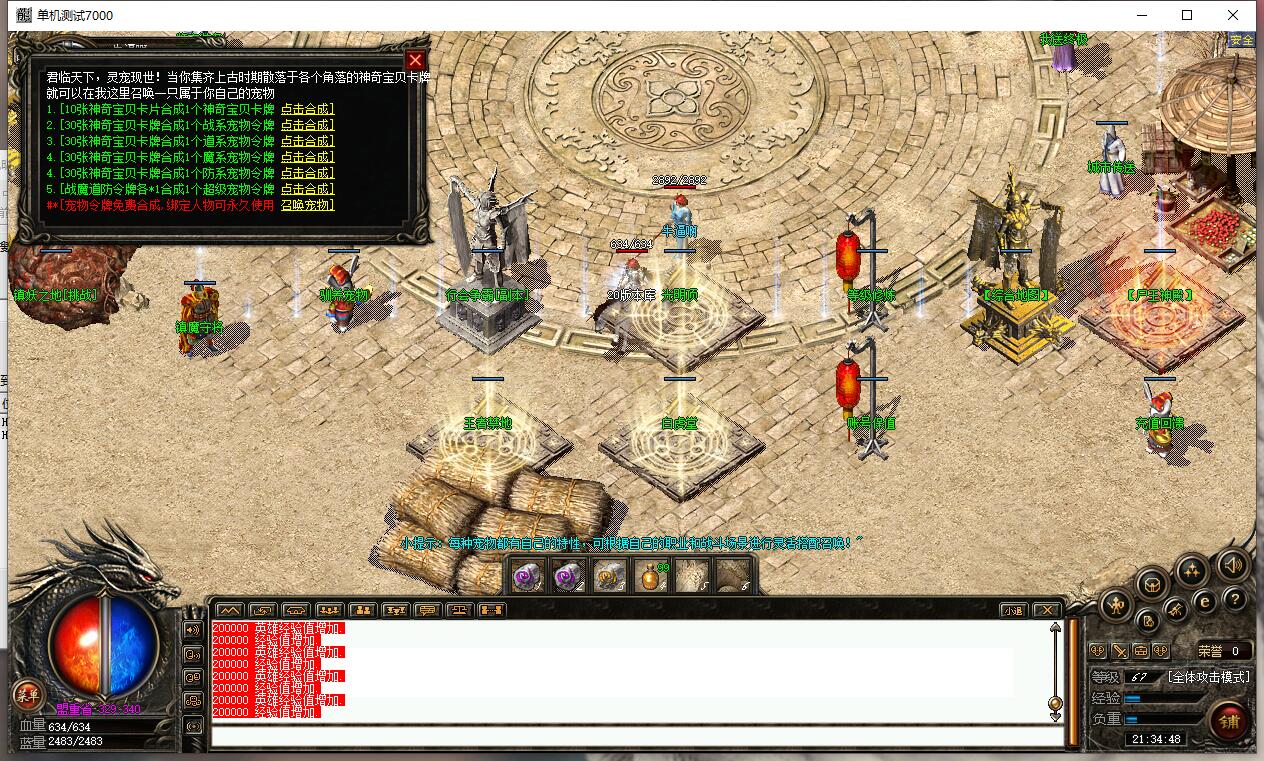Click 点击合成 for the 战系宠物令牌 row

tap(307, 125)
